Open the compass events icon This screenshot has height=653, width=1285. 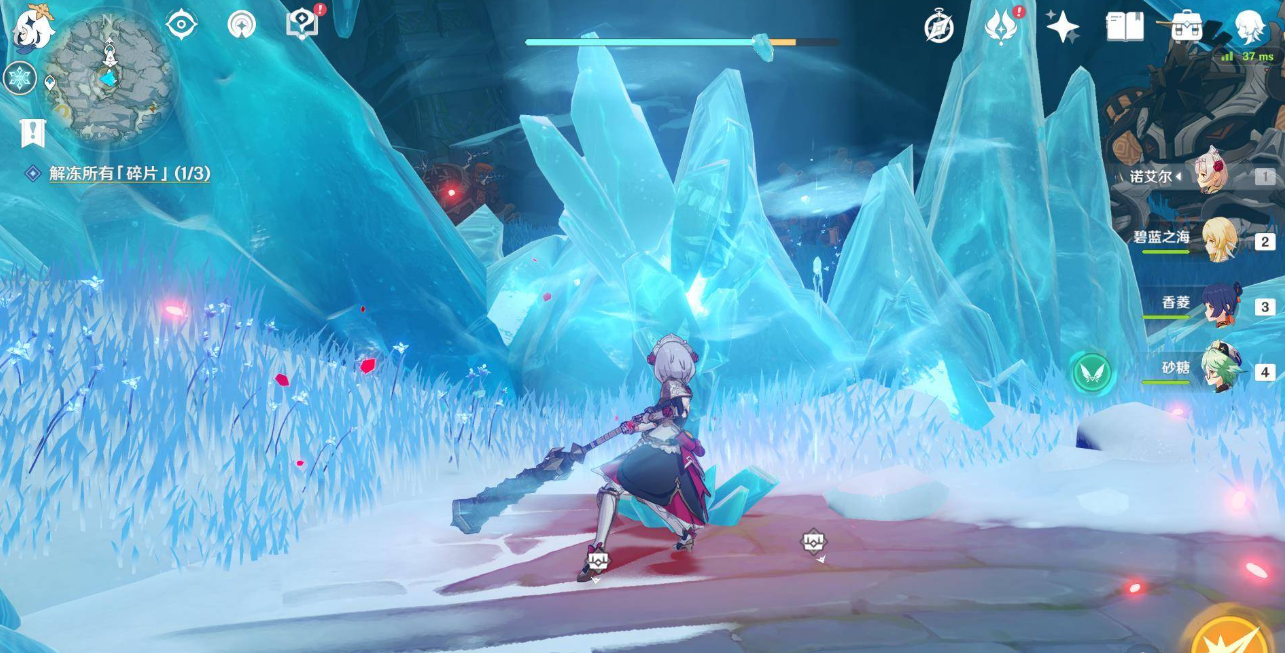pyautogui.click(x=939, y=27)
